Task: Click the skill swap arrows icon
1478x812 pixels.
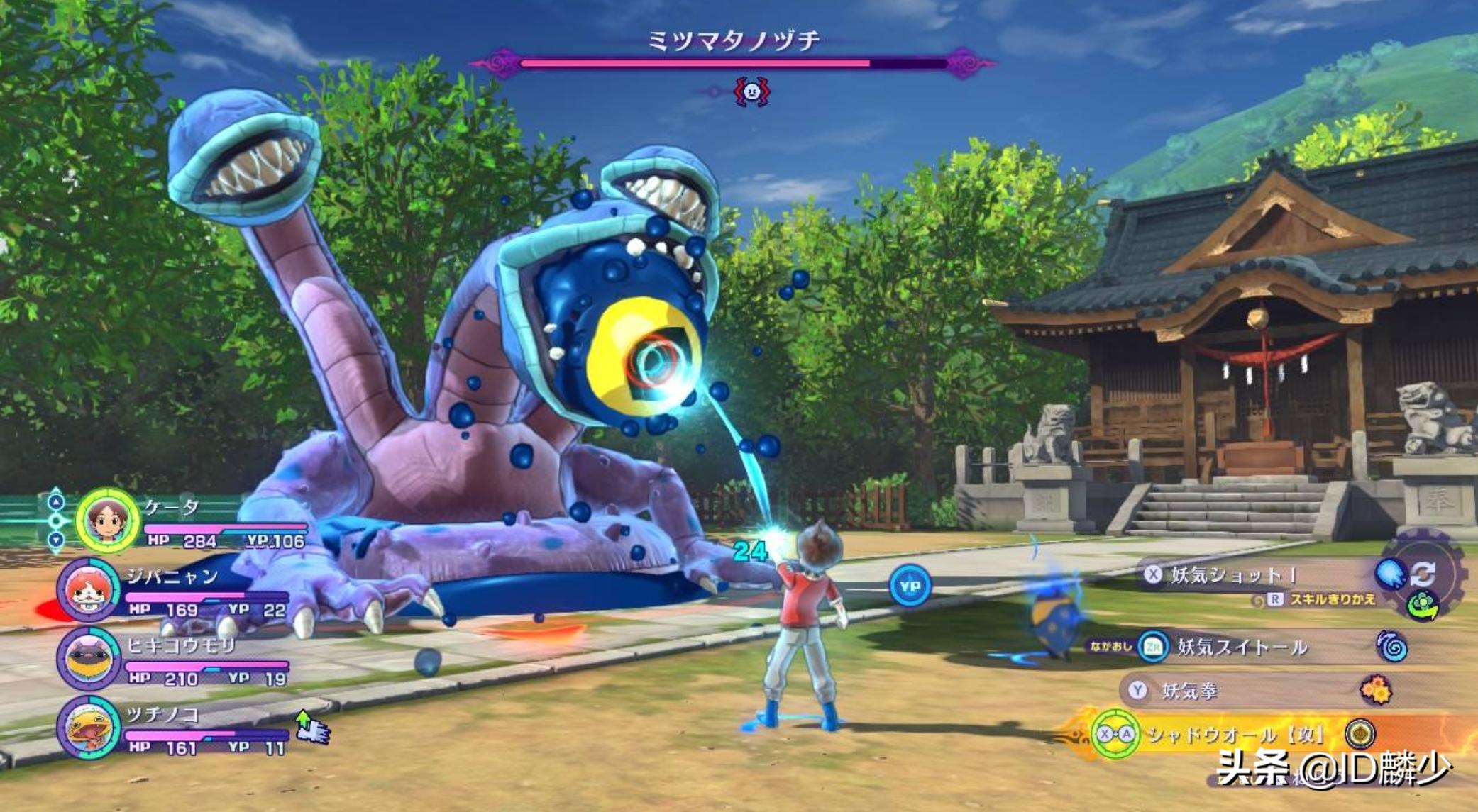Action: coord(1423,573)
